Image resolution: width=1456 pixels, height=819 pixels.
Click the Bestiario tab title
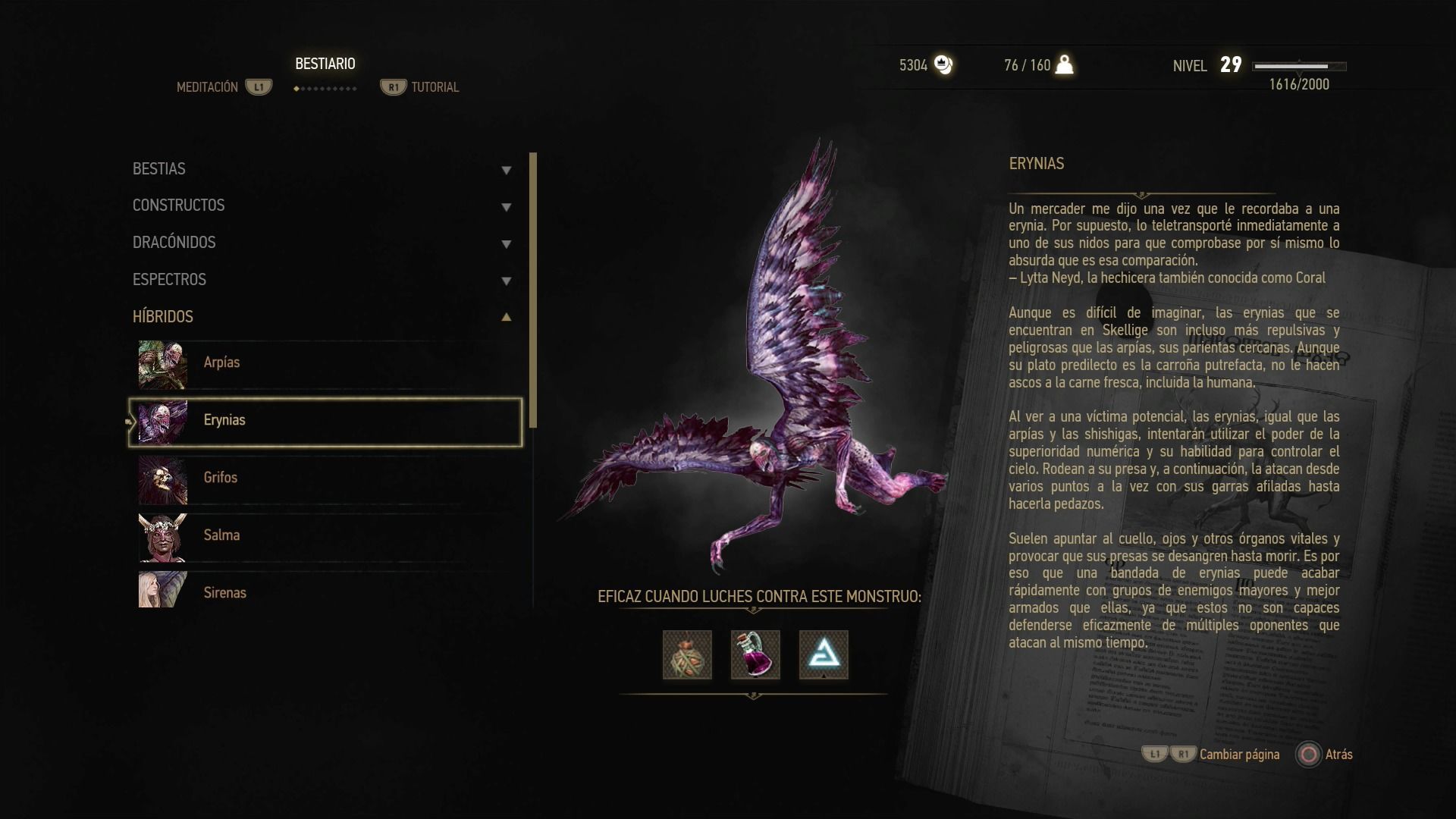(x=325, y=64)
